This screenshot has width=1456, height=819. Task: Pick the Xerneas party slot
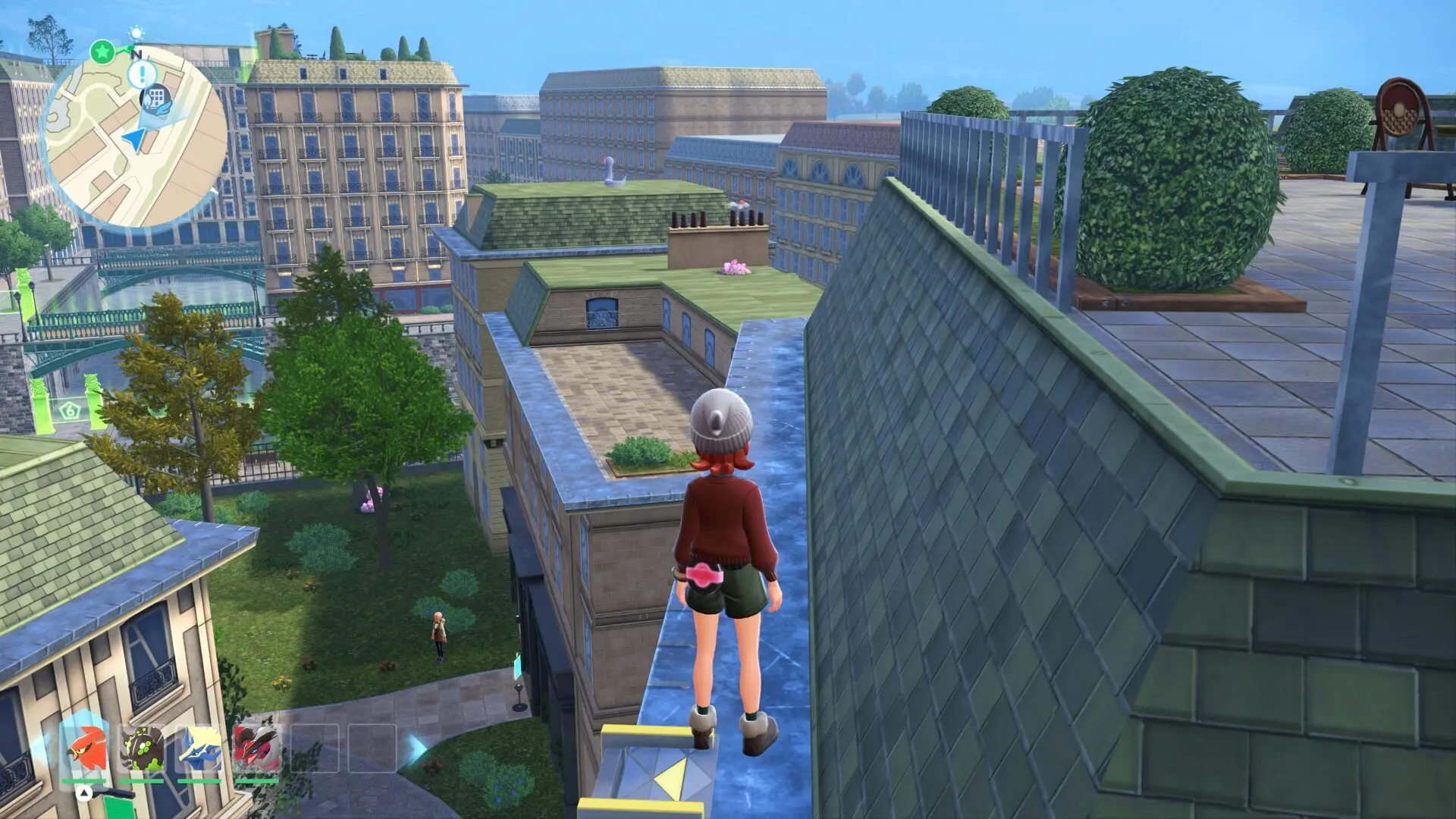point(199,748)
